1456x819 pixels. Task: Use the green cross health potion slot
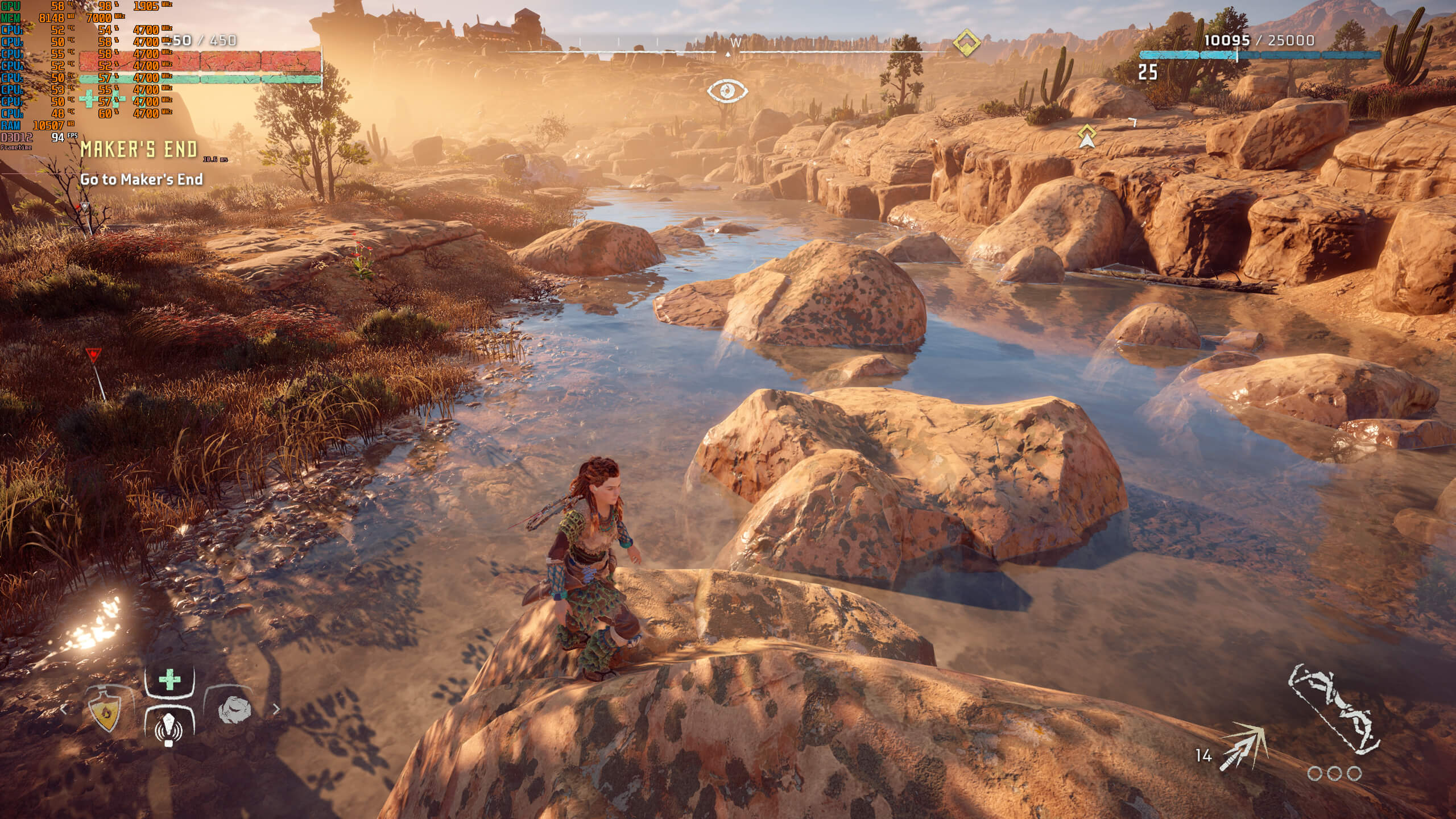pyautogui.click(x=169, y=680)
